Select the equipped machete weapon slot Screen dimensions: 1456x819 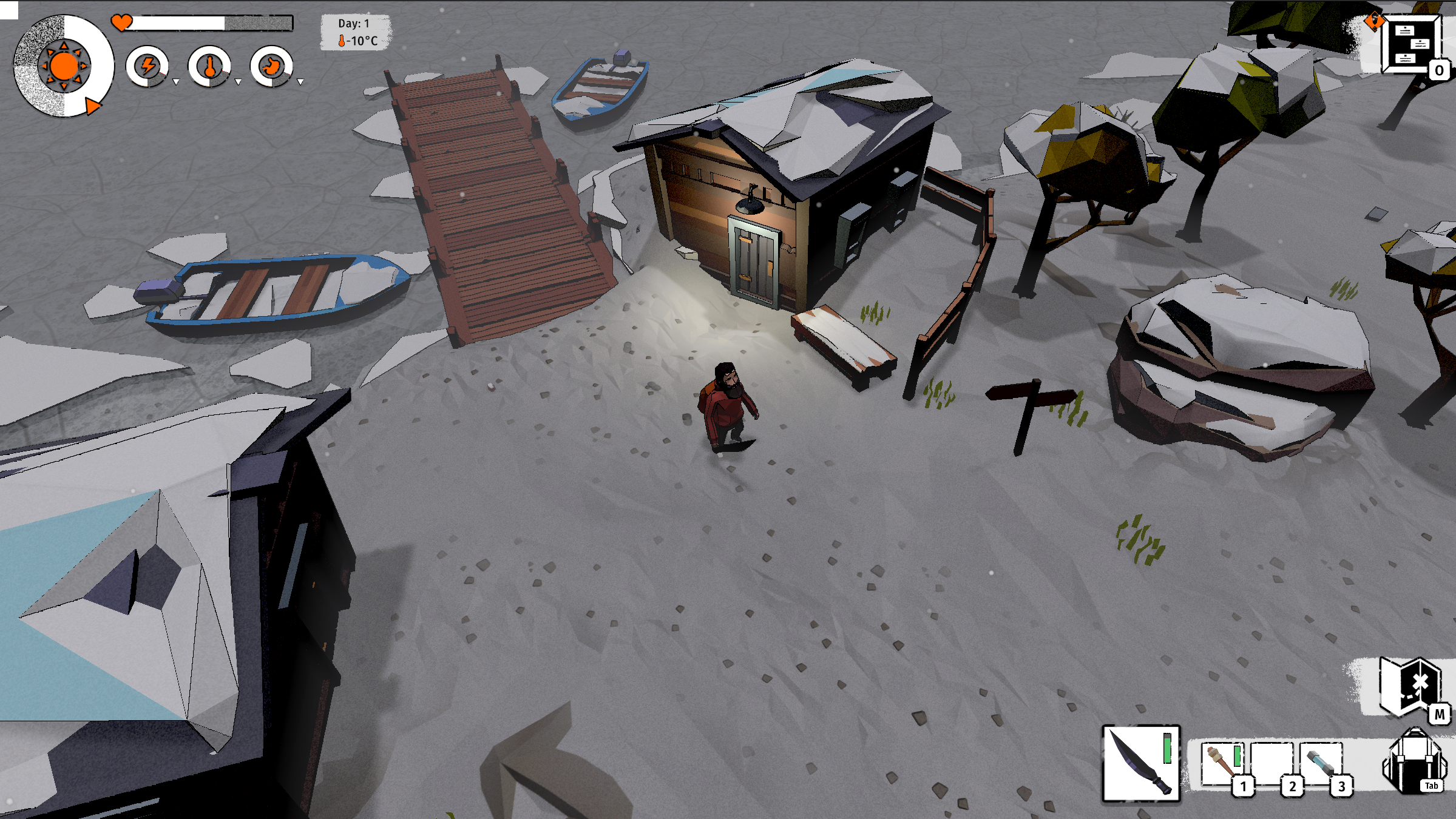[1141, 763]
